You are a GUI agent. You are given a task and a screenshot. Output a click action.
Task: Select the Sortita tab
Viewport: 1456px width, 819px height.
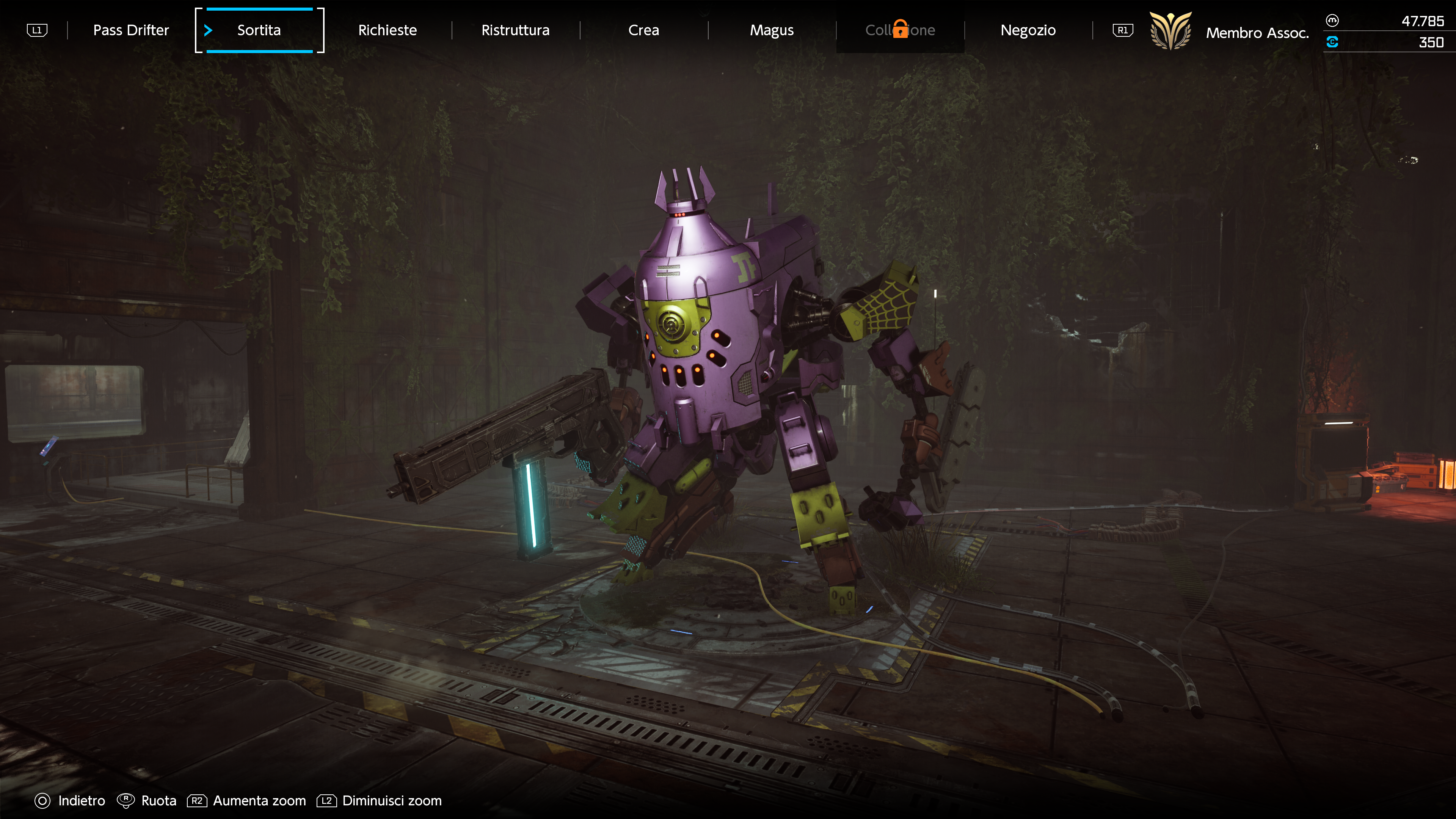259,30
